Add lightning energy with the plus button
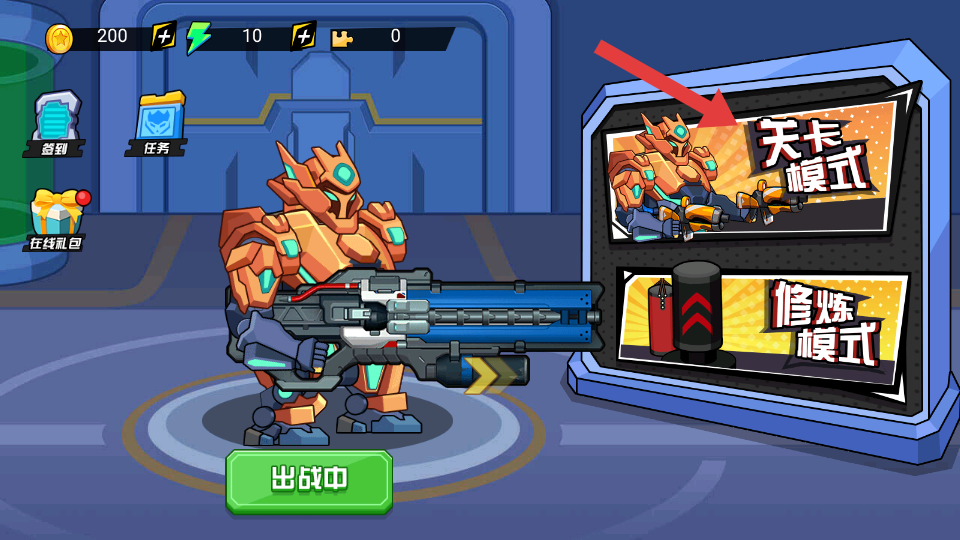 point(303,37)
